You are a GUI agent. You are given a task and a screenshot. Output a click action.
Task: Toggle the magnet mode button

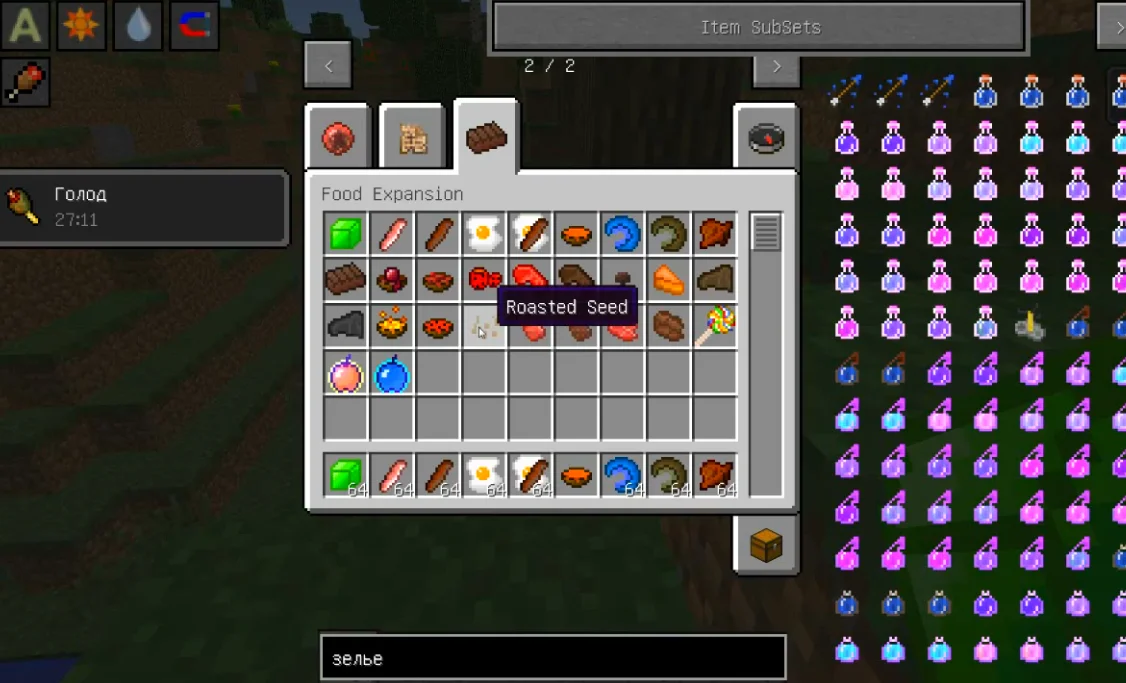point(194,26)
